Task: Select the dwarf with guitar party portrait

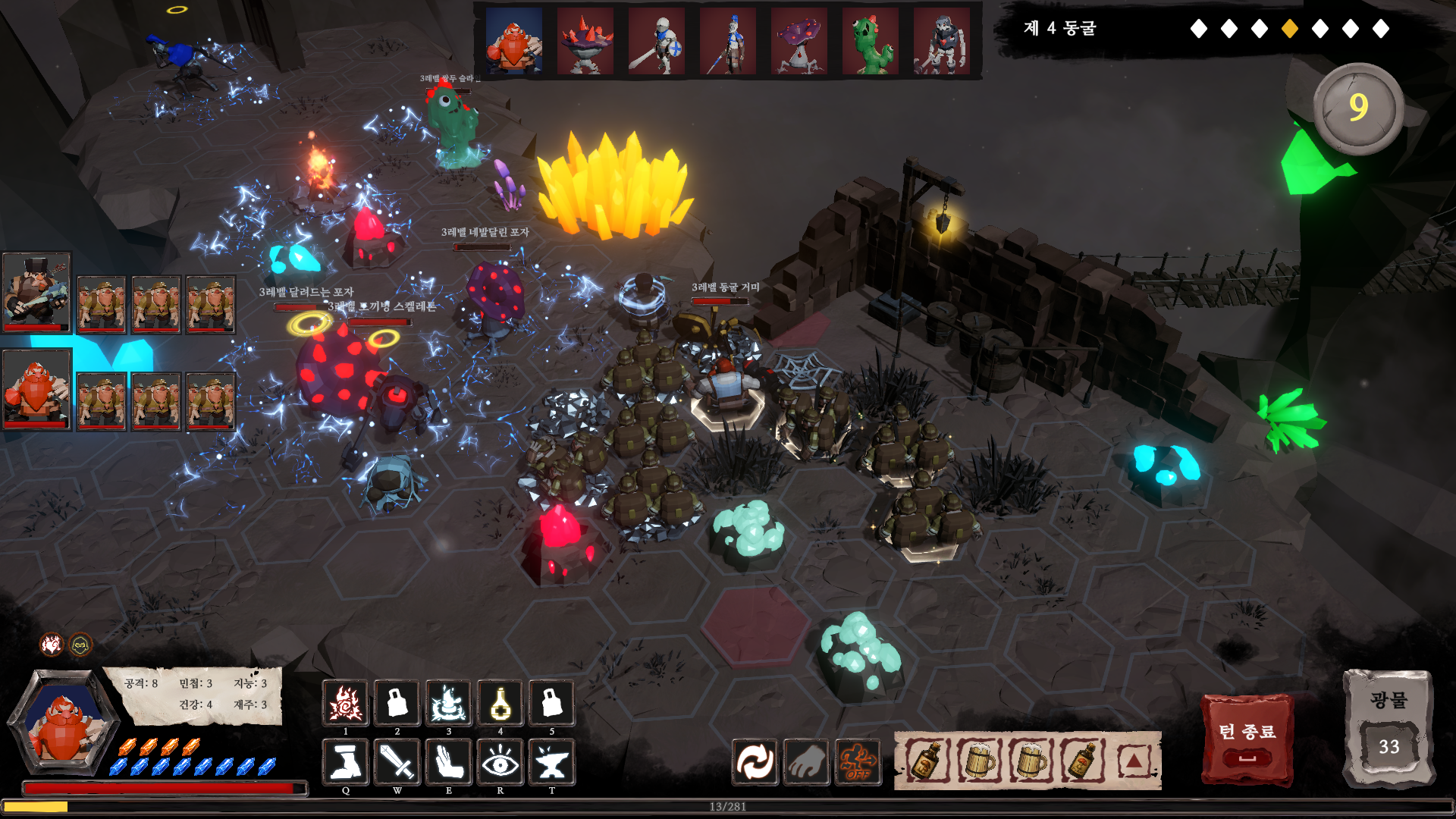Action: coord(36,293)
